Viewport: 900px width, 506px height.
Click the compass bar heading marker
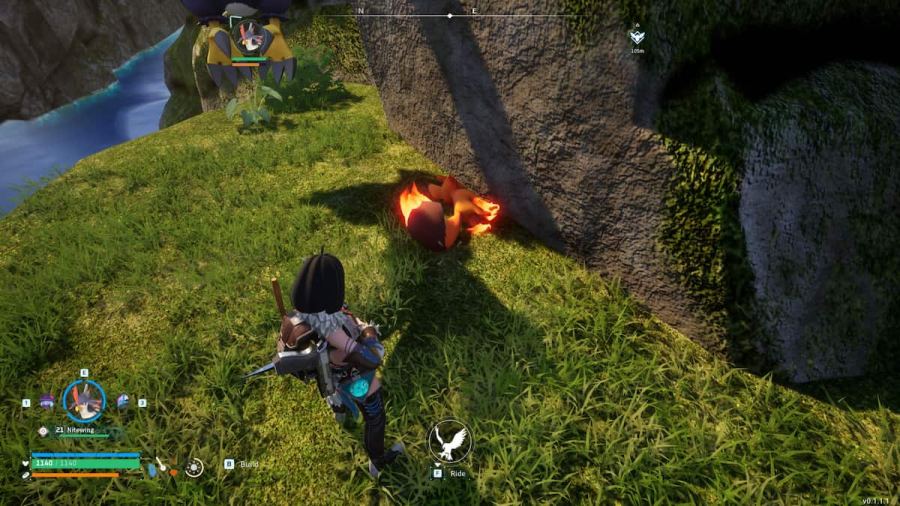pos(449,16)
